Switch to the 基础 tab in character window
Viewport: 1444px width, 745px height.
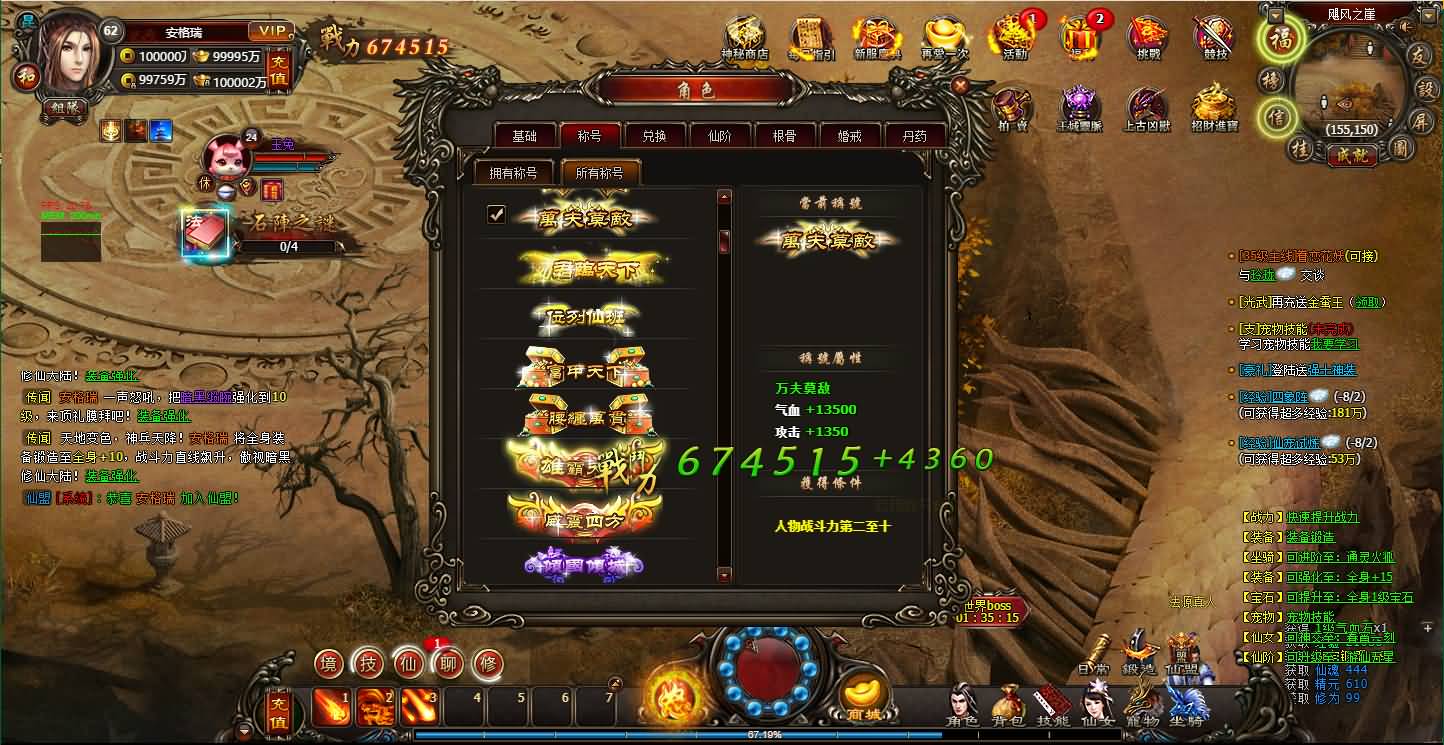[524, 134]
